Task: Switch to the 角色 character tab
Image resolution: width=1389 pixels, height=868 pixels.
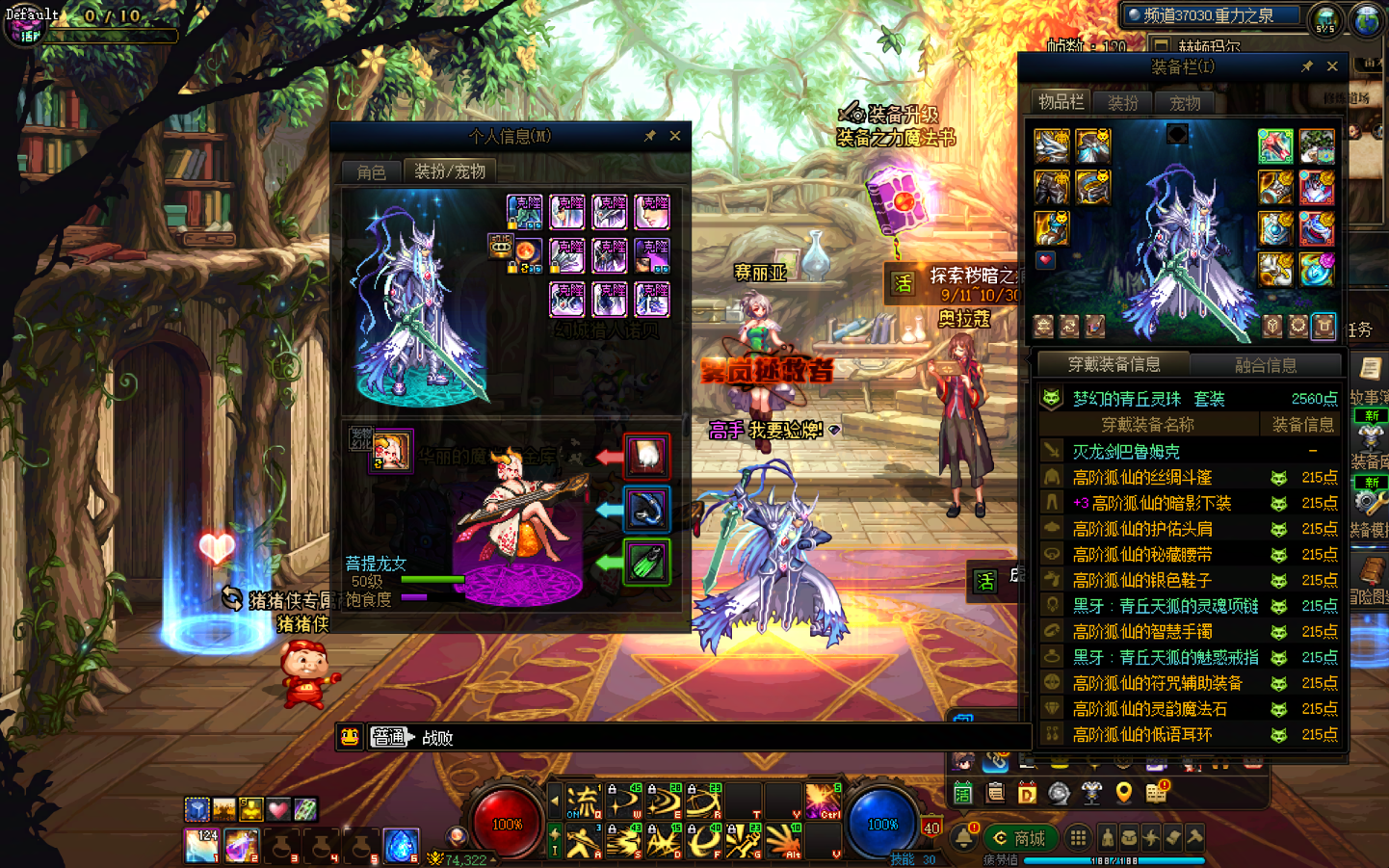Action: click(371, 171)
